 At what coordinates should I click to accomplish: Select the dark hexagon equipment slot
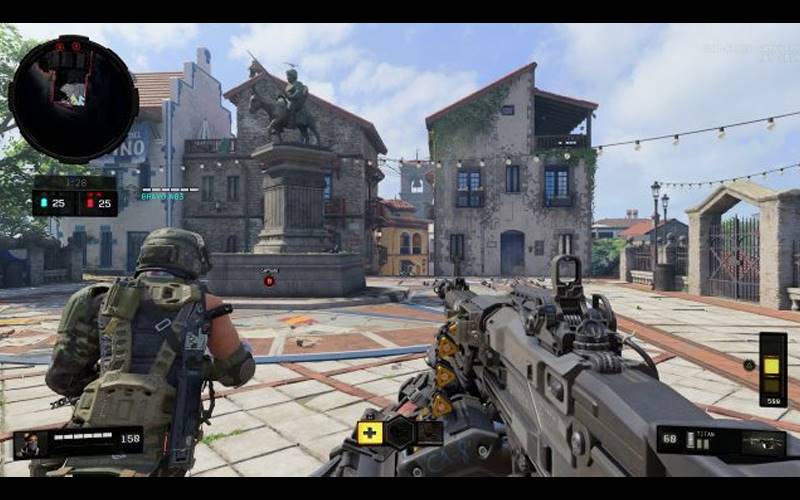400,433
